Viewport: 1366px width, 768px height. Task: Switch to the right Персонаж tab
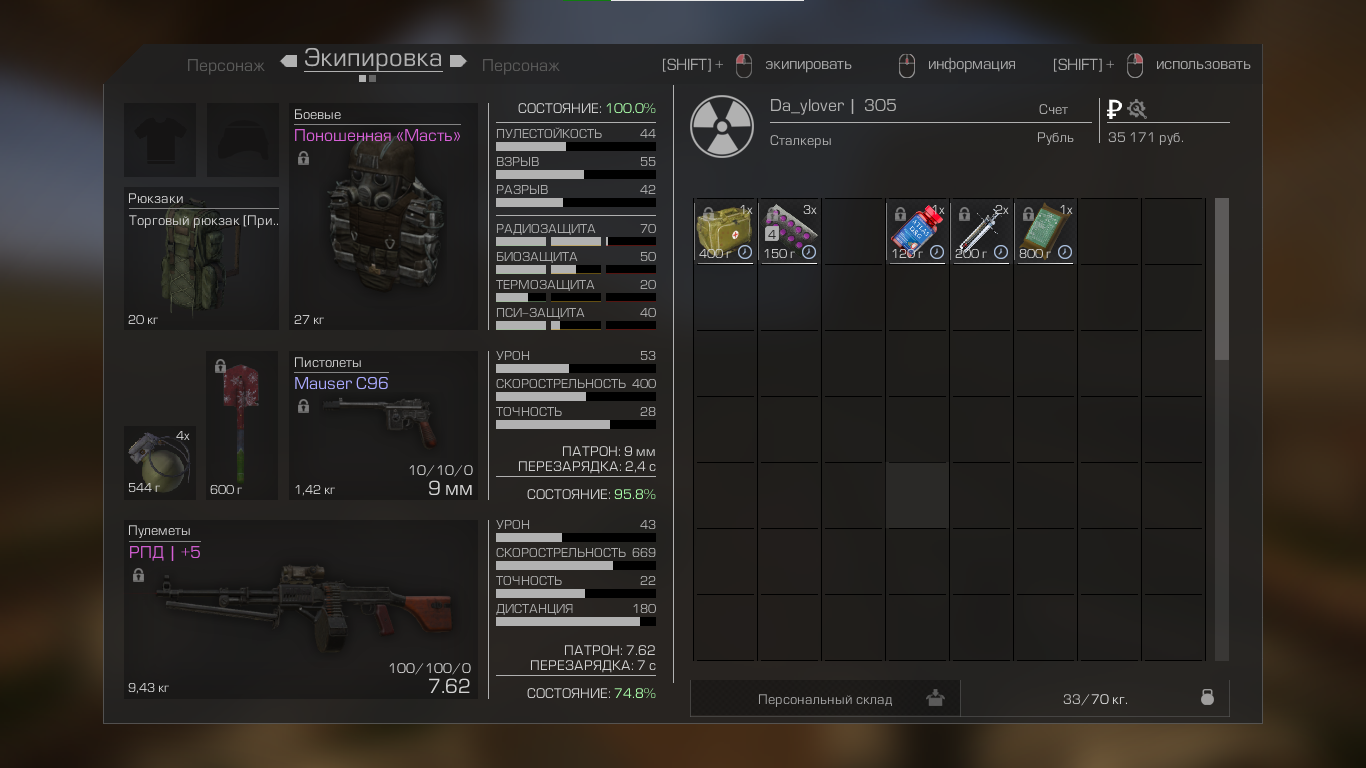[521, 66]
